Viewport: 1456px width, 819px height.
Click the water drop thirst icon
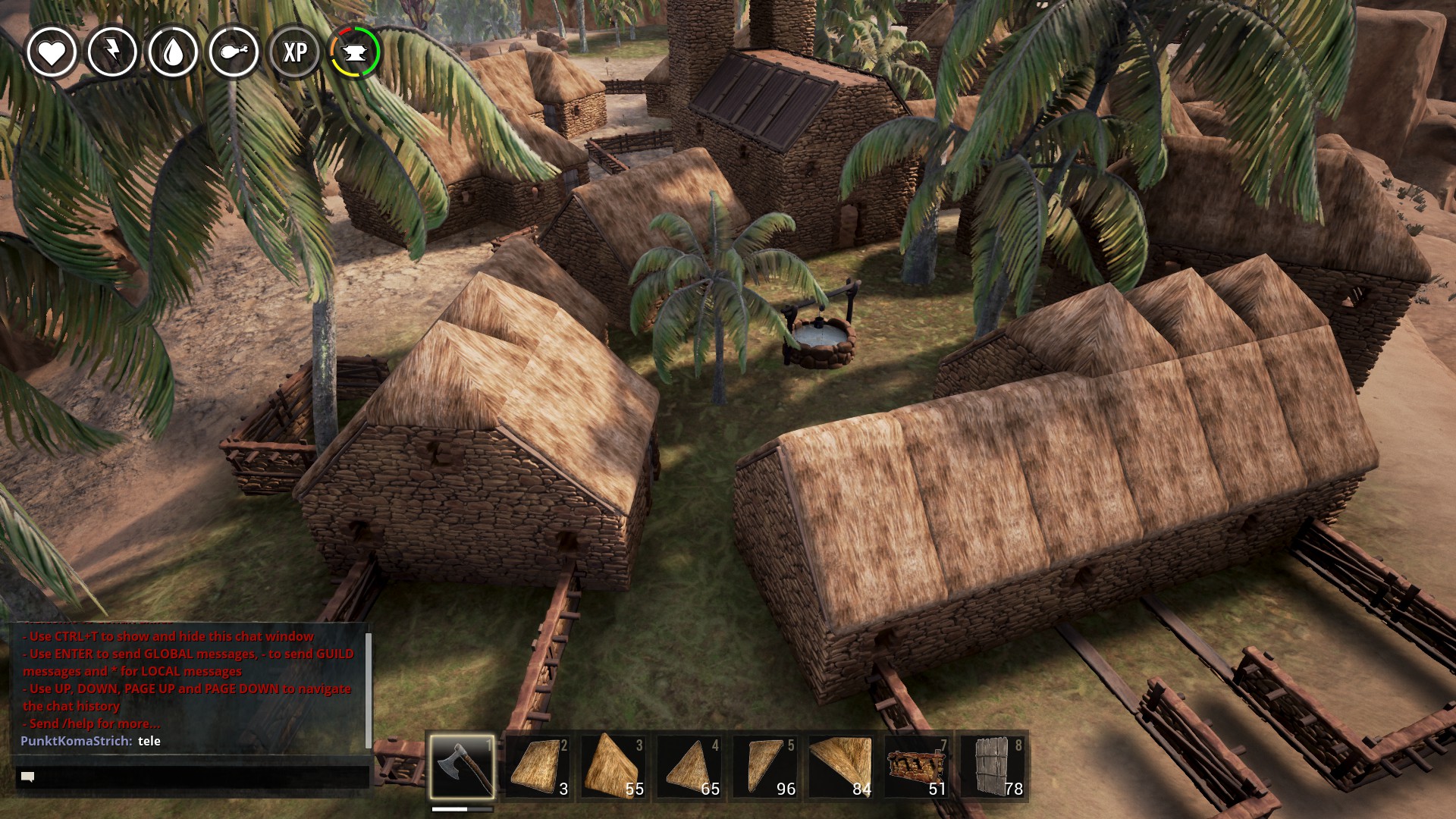(174, 52)
